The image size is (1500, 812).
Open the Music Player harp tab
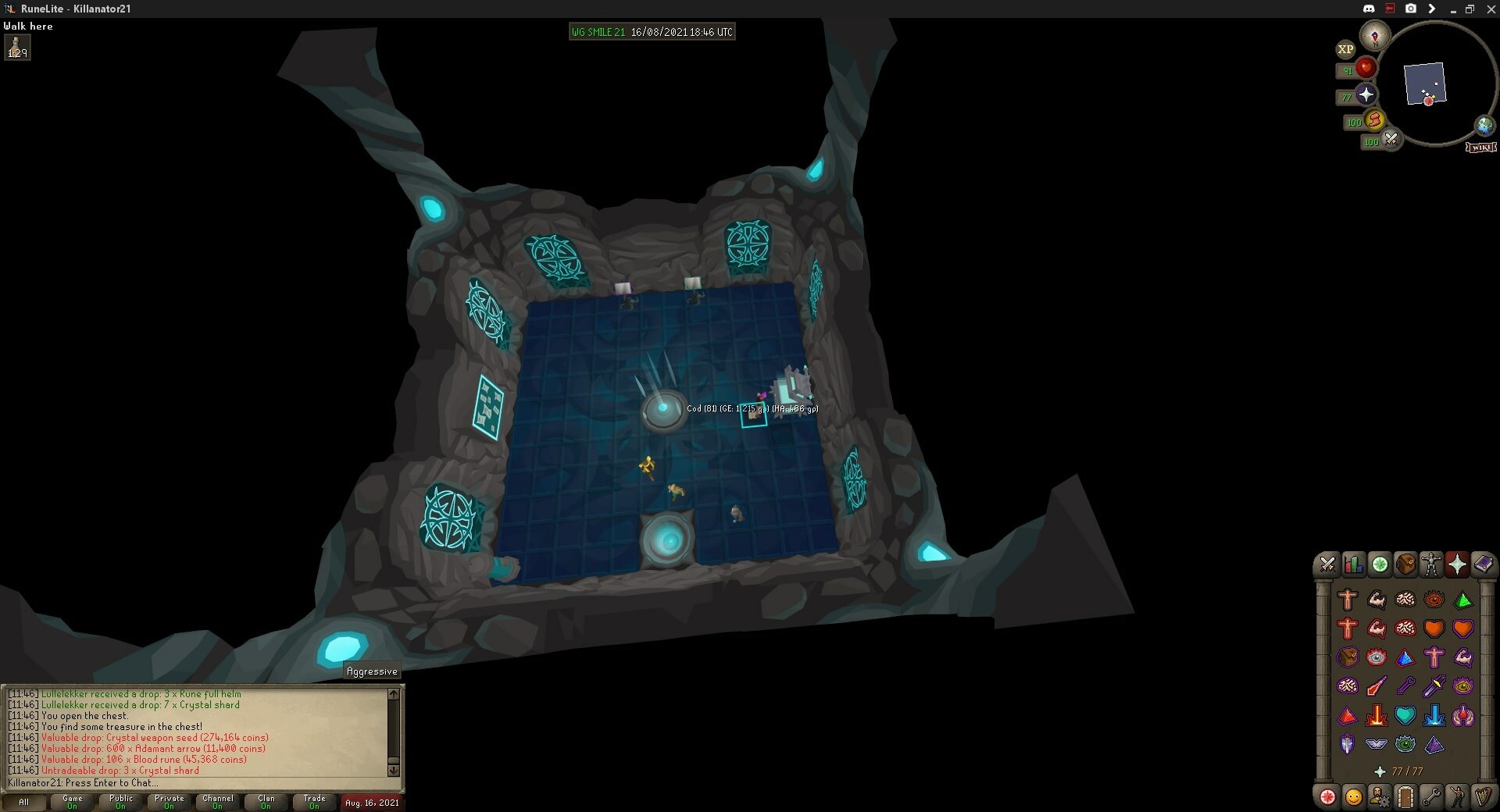point(1483,797)
